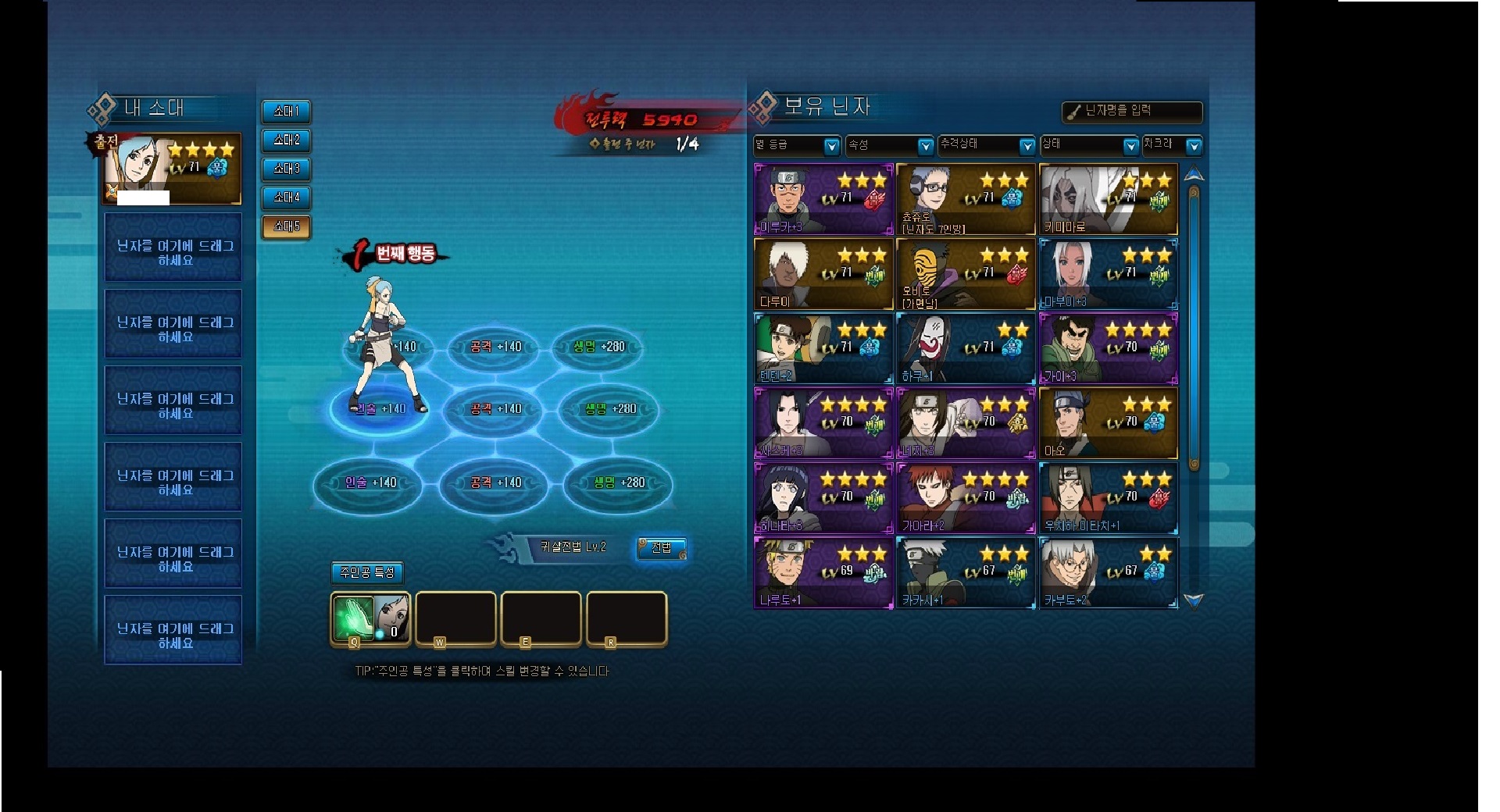The width and height of the screenshot is (1500, 812).
Task: Select the deployed main character card in 내 소대
Action: (x=172, y=169)
